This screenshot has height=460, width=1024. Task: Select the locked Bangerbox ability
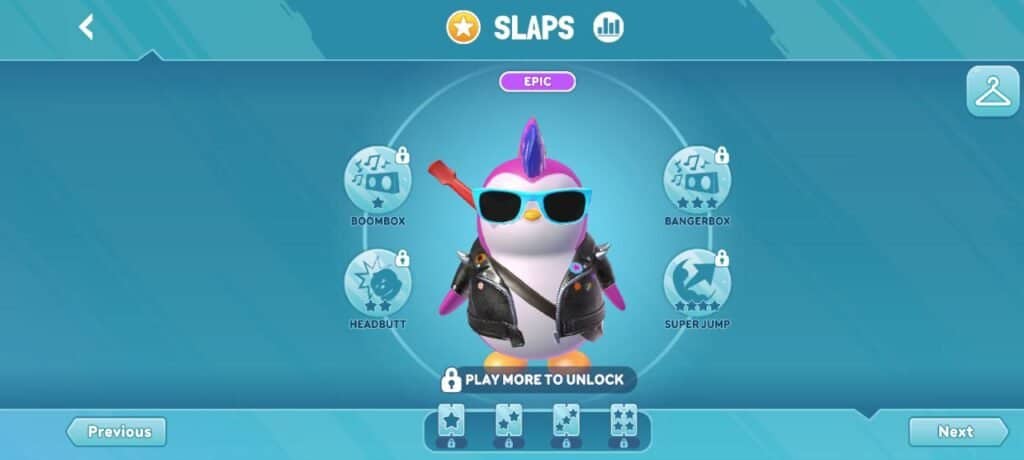[696, 180]
